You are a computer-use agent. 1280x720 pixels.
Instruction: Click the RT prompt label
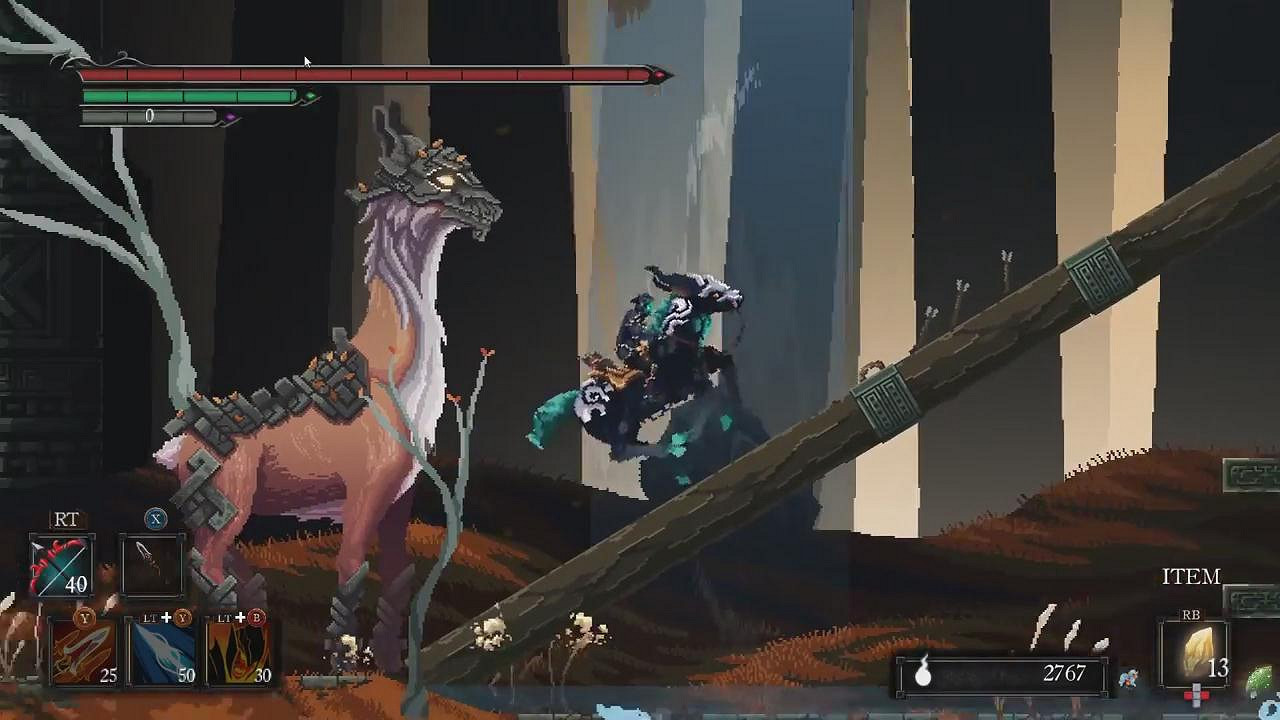(67, 518)
